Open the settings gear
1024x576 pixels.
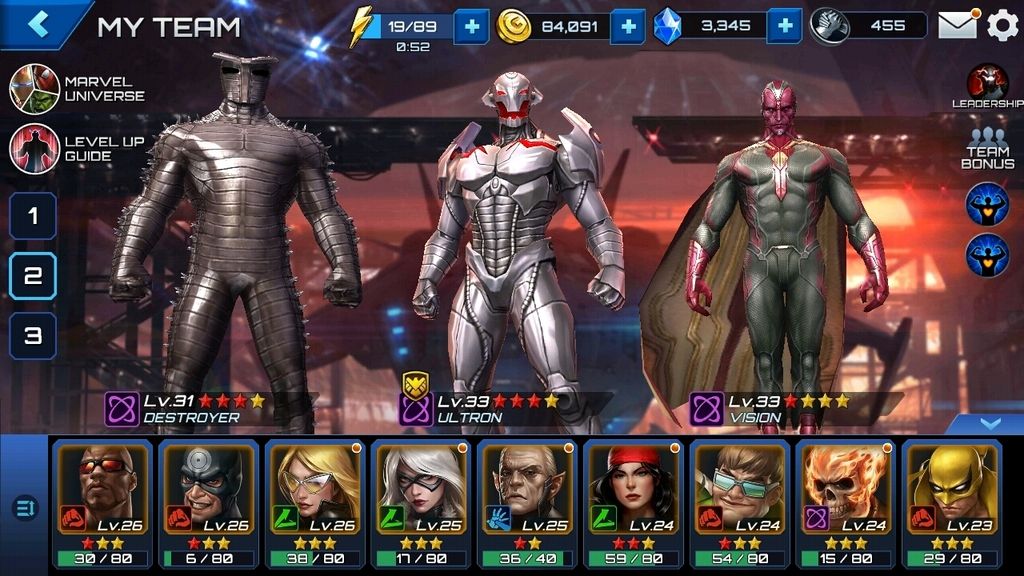[1002, 26]
